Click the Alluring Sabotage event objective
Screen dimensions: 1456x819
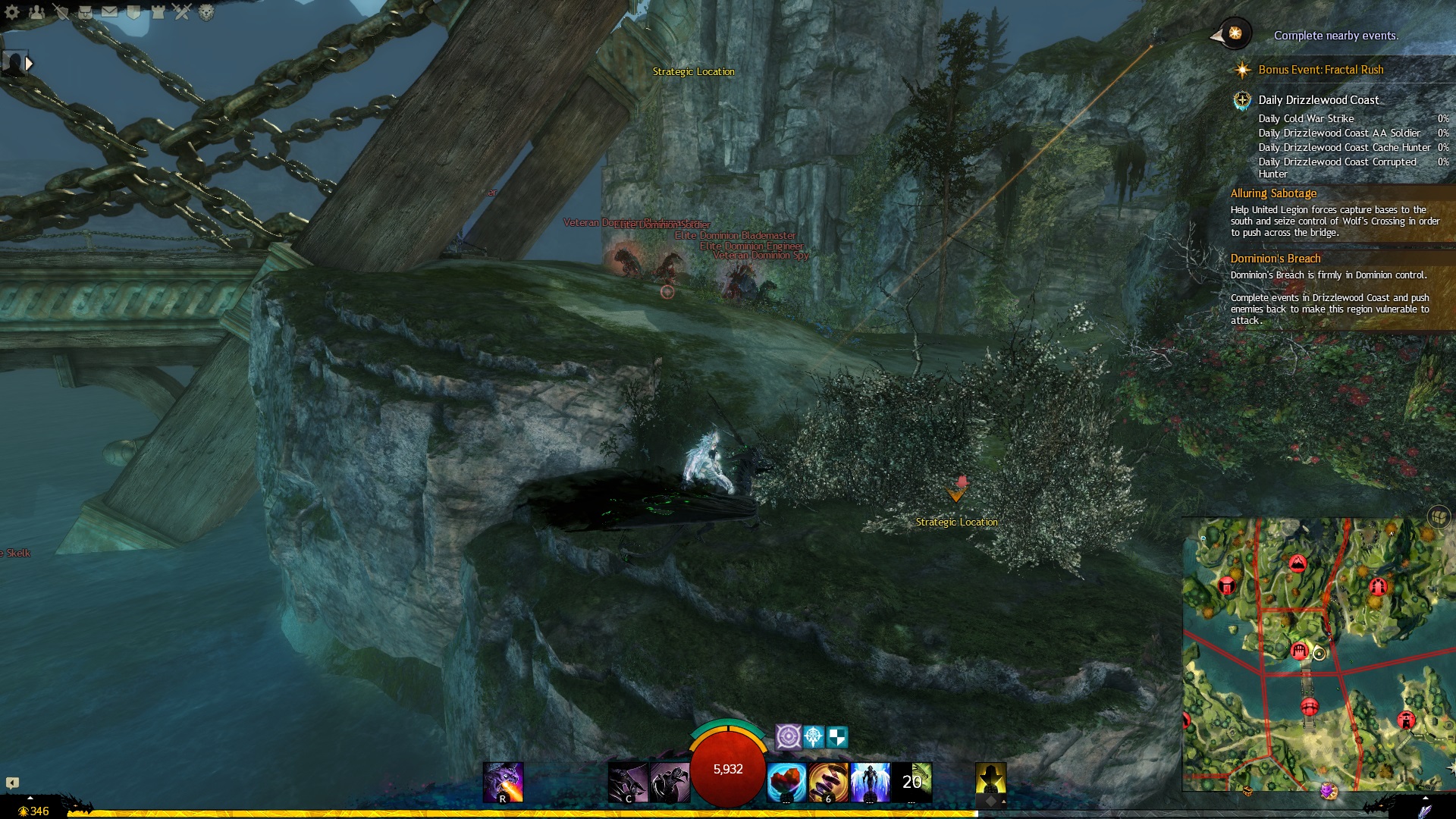[1273, 193]
